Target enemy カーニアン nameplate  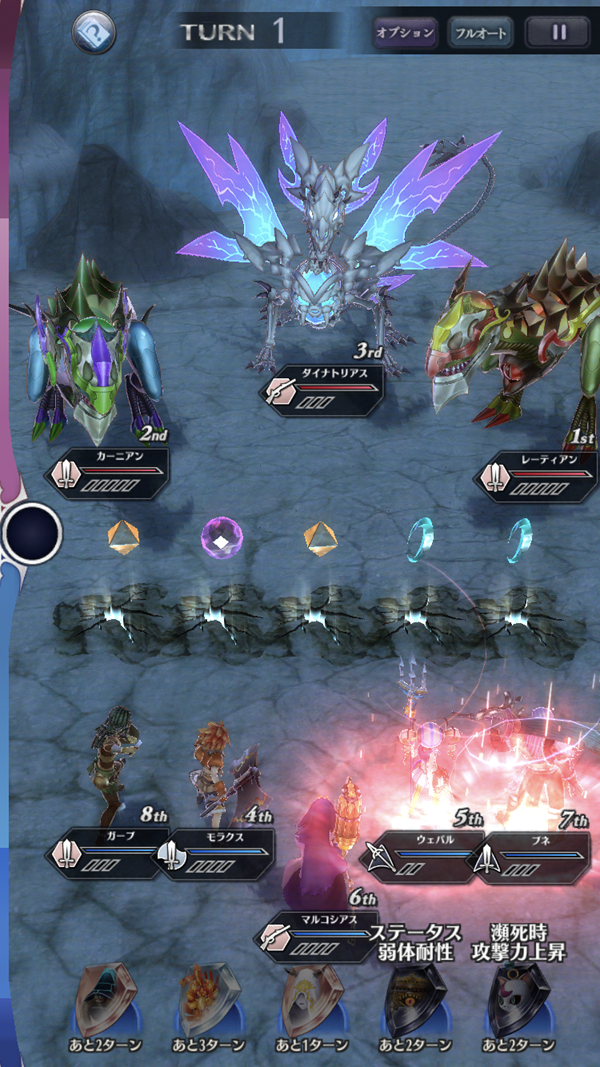point(107,473)
